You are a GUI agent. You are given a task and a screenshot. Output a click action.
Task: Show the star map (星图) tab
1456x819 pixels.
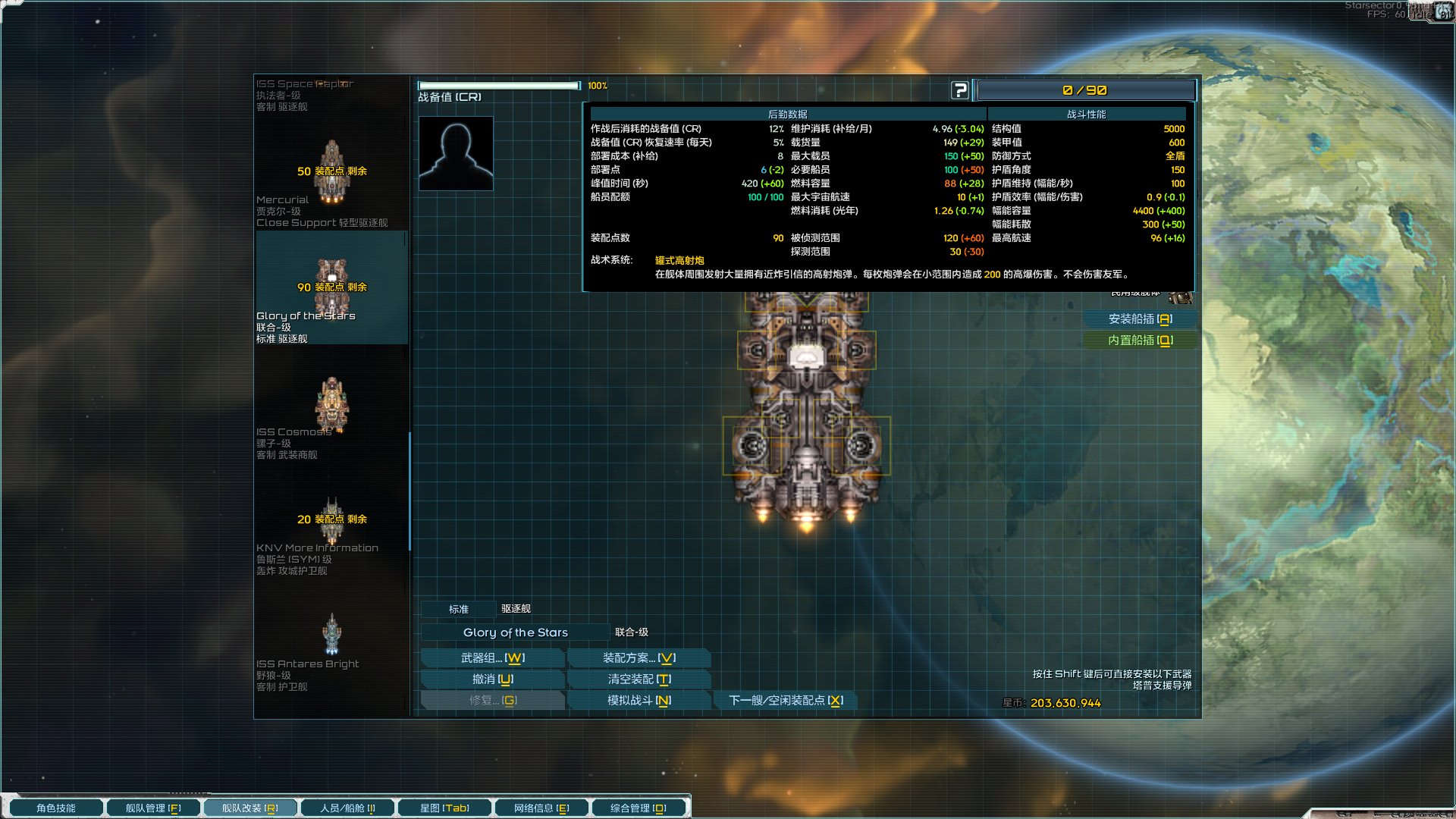tap(444, 808)
